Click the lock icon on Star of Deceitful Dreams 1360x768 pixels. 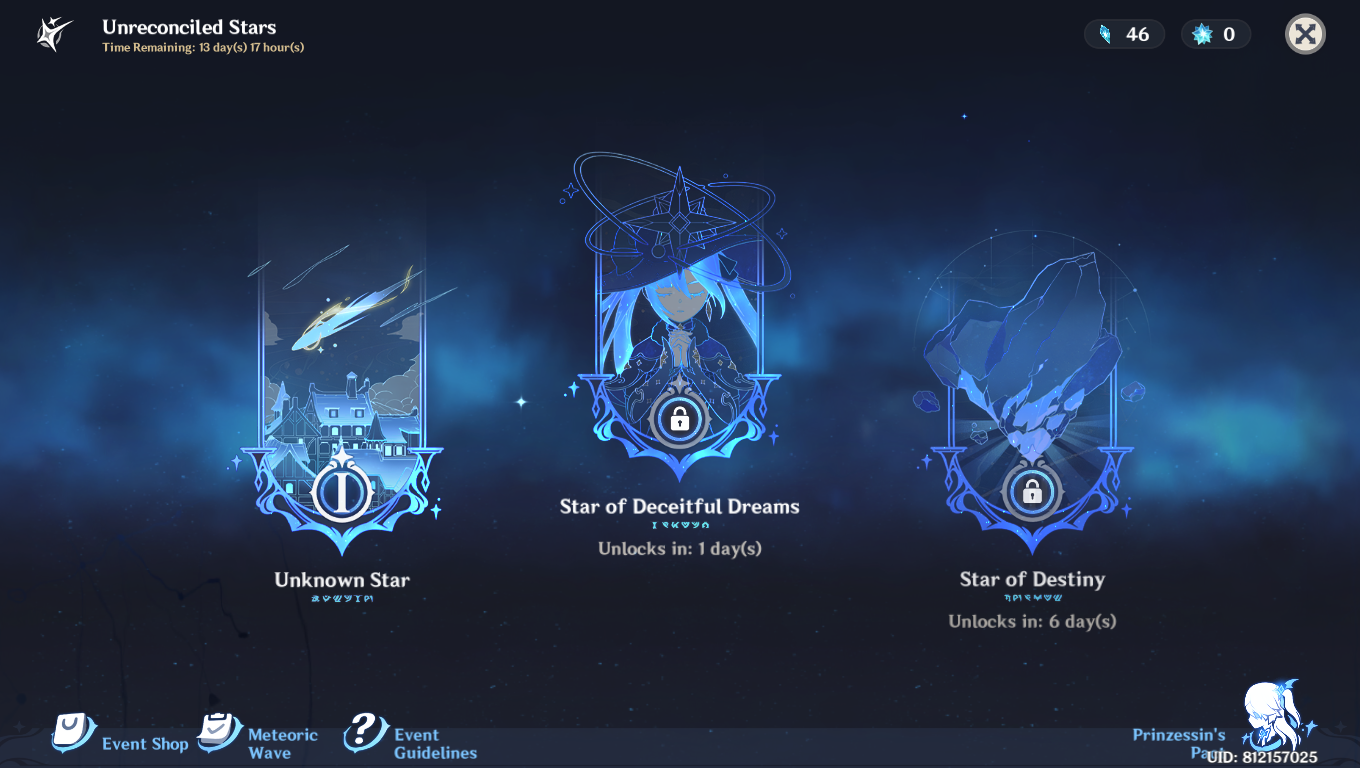(x=681, y=420)
